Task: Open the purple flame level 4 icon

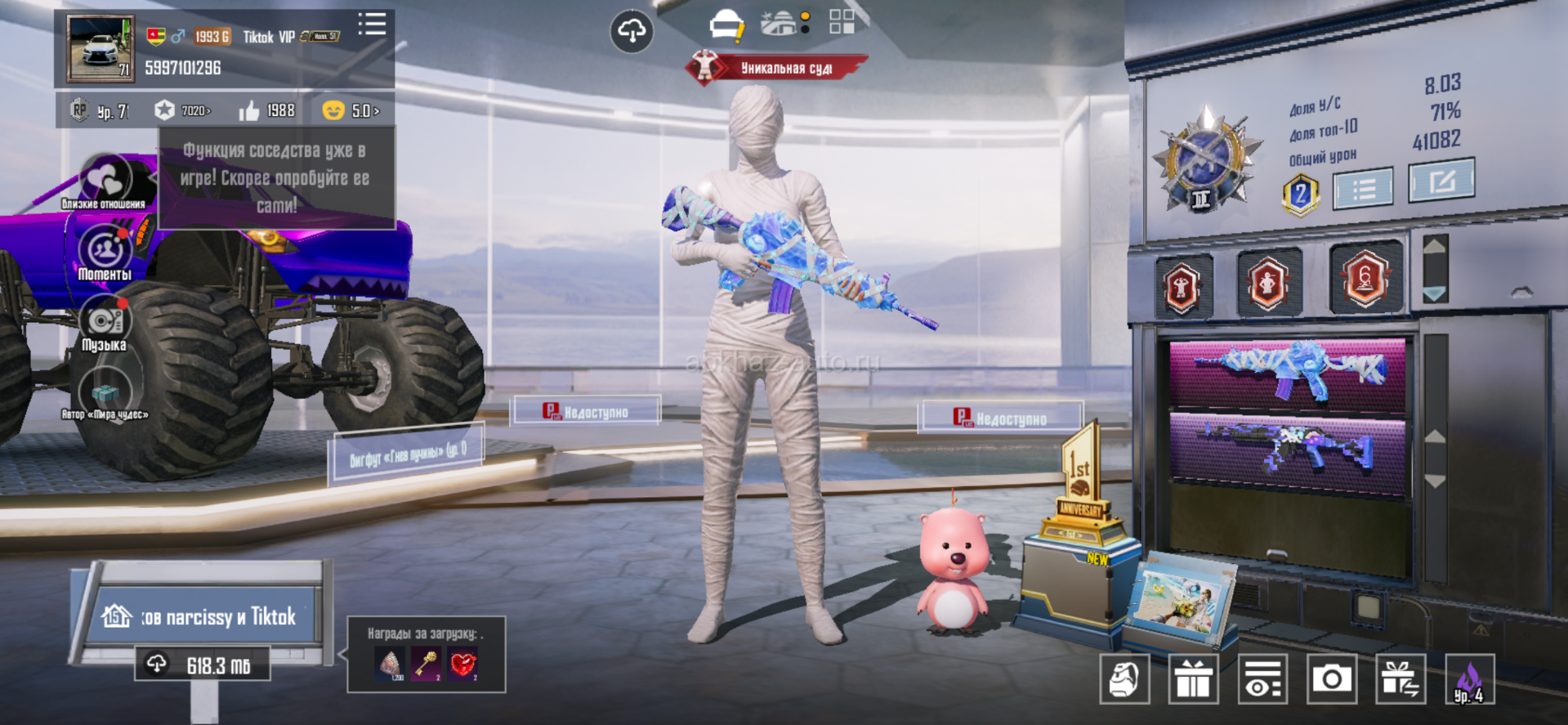Action: pos(1469,679)
